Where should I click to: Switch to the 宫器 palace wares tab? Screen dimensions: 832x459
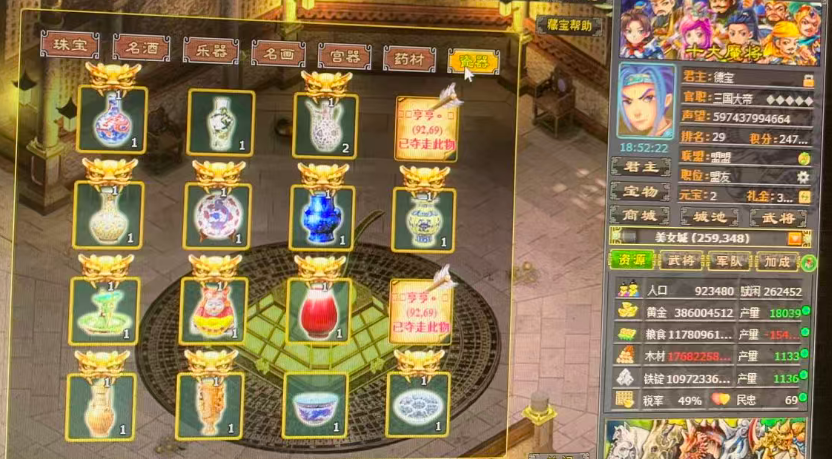pyautogui.click(x=344, y=56)
